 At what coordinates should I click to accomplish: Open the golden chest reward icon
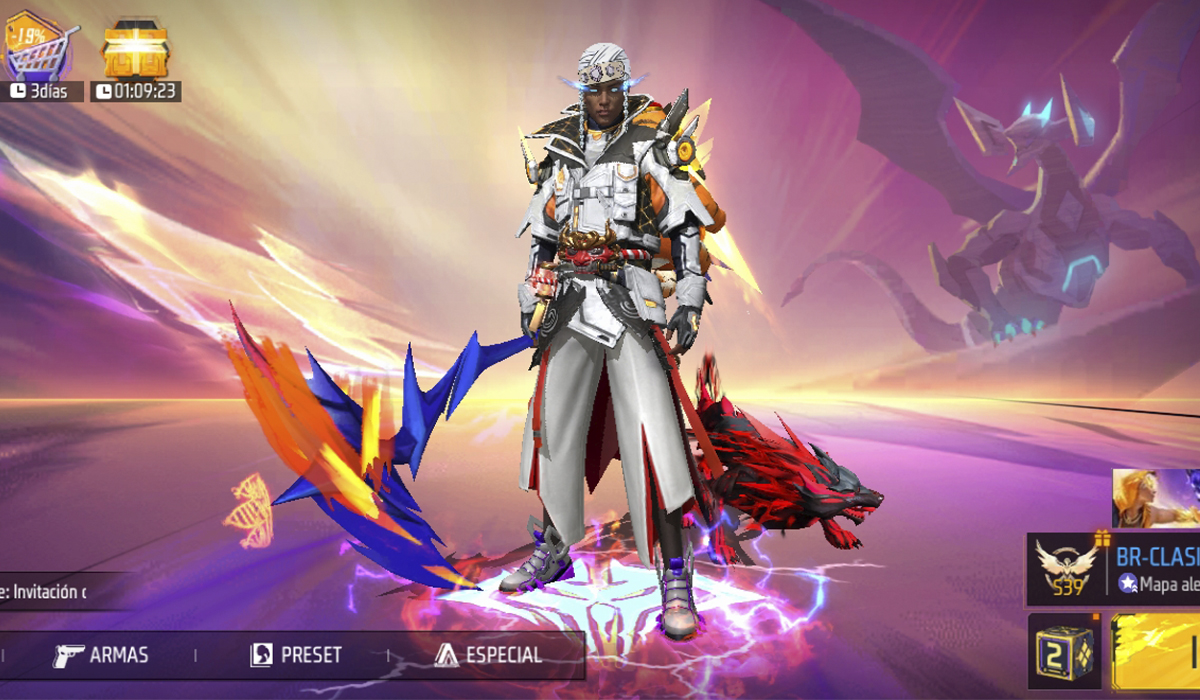coord(135,48)
